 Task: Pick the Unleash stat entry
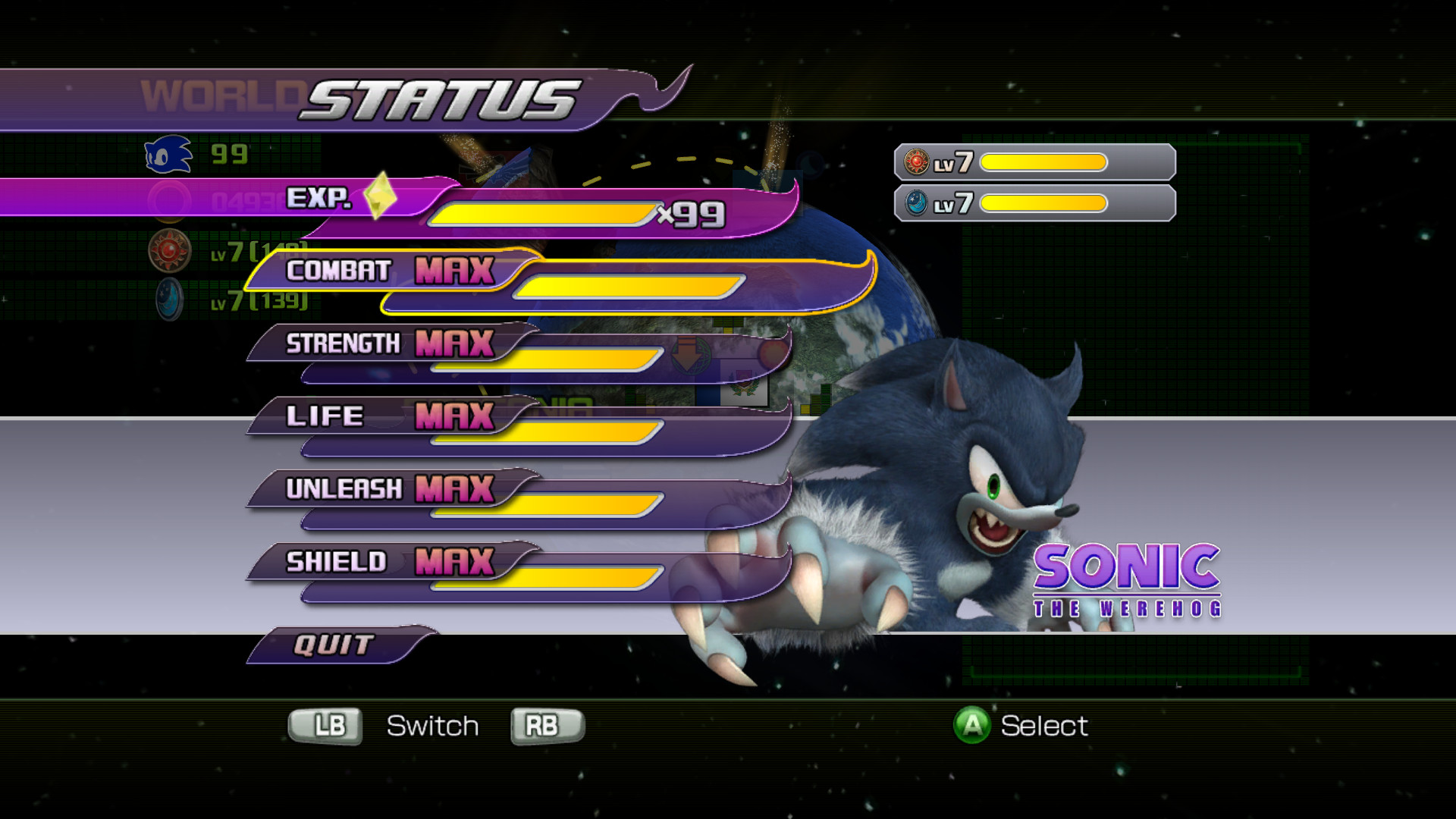click(x=391, y=489)
